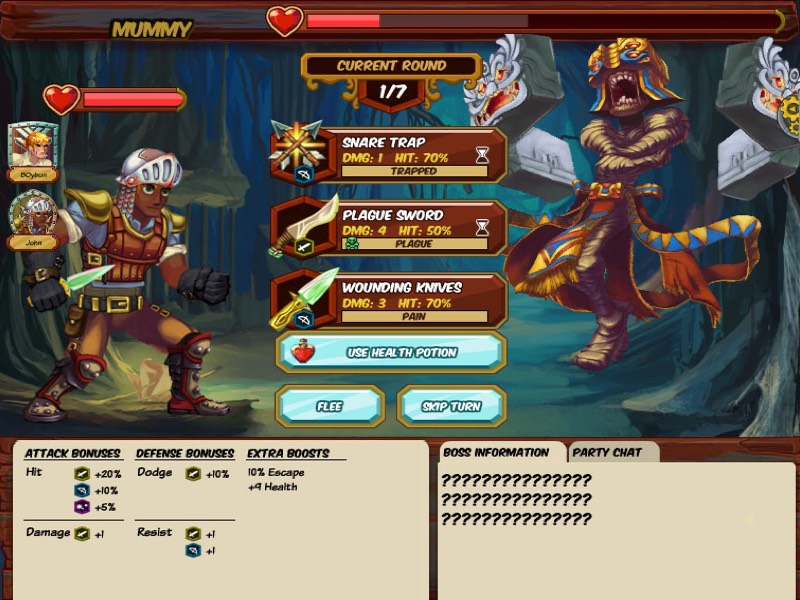This screenshot has width=800, height=600.
Task: Open the Boss Information tab
Action: click(x=496, y=452)
